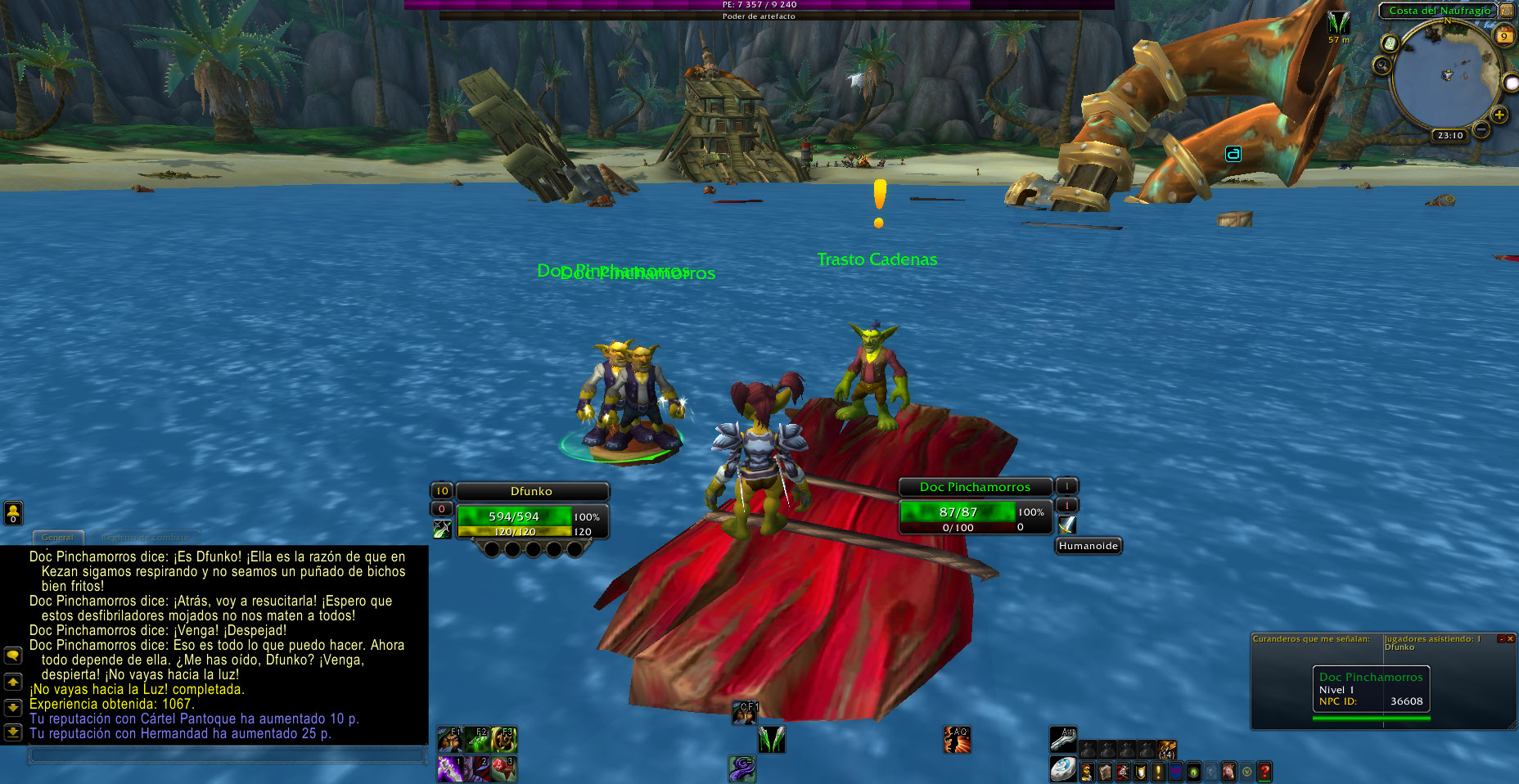Close the Curanderos que me señalan panel
This screenshot has height=784, width=1519.
[x=1510, y=638]
